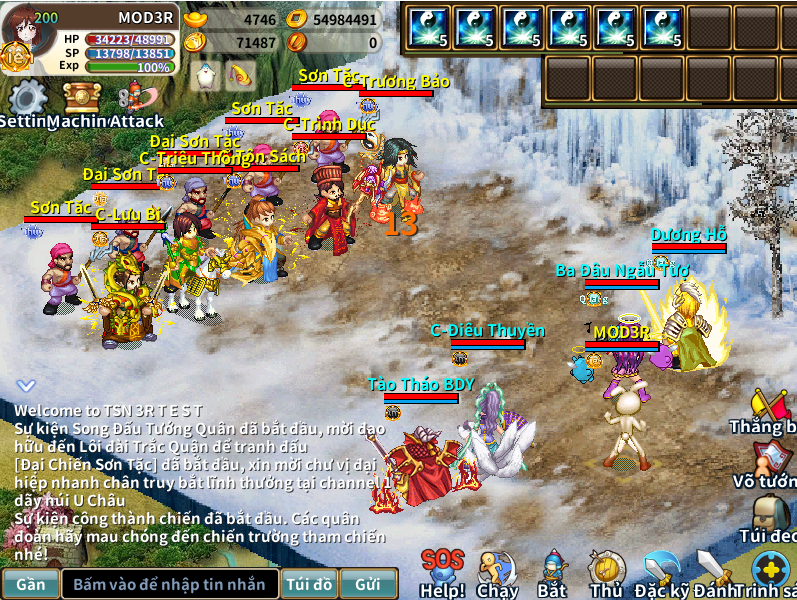Image resolution: width=797 pixels, height=600 pixels.
Task: Choose the Đánh sword attack command
Action: tap(714, 572)
